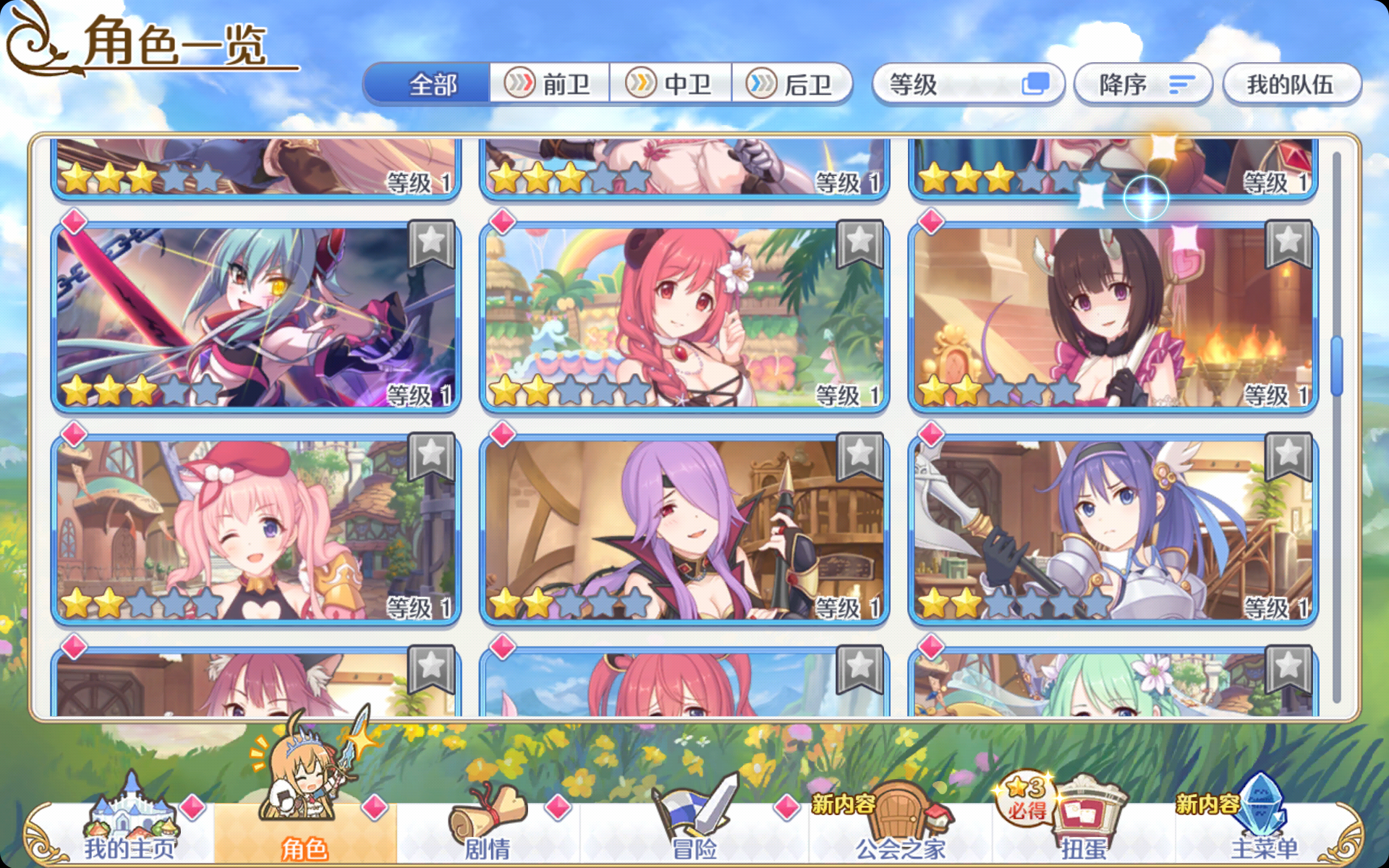Switch sort order via 降序 control

(1142, 84)
